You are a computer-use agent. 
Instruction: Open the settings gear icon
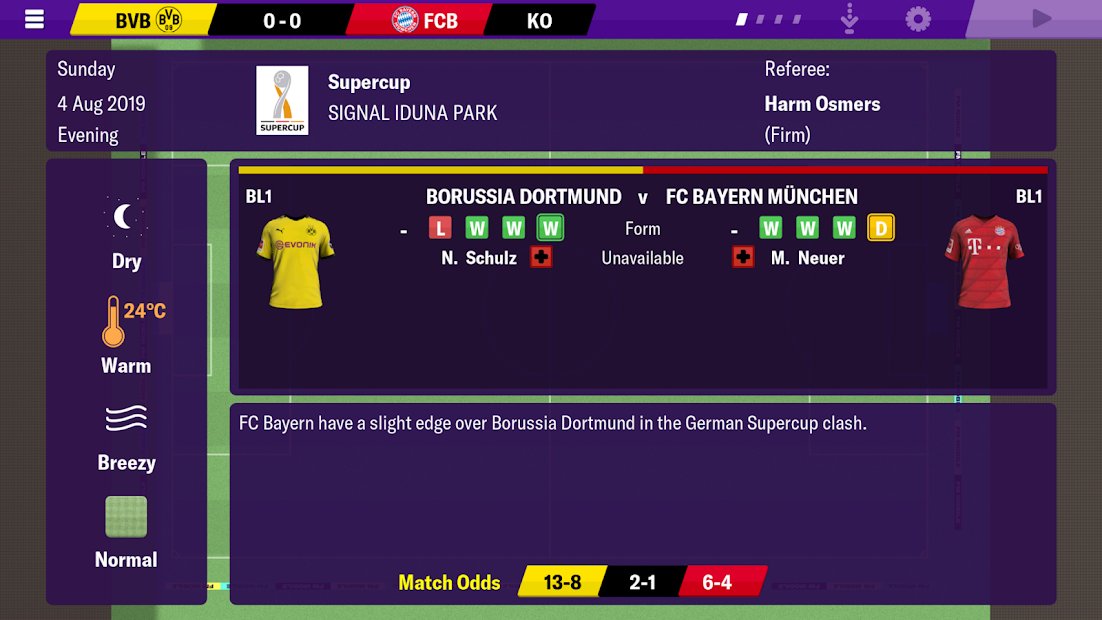pyautogui.click(x=917, y=19)
